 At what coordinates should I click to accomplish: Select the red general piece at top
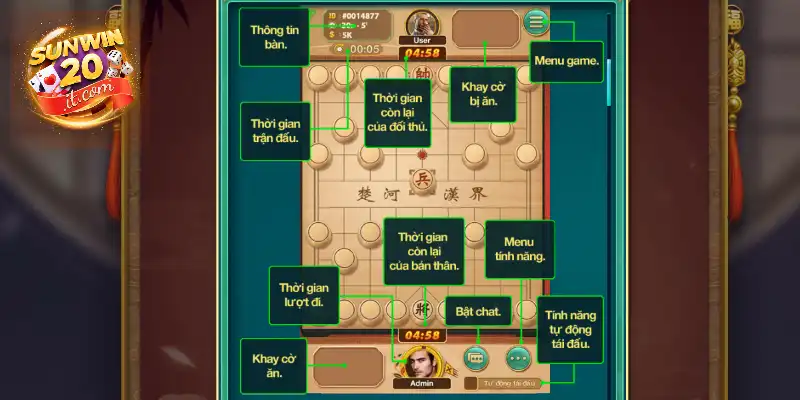tap(421, 72)
